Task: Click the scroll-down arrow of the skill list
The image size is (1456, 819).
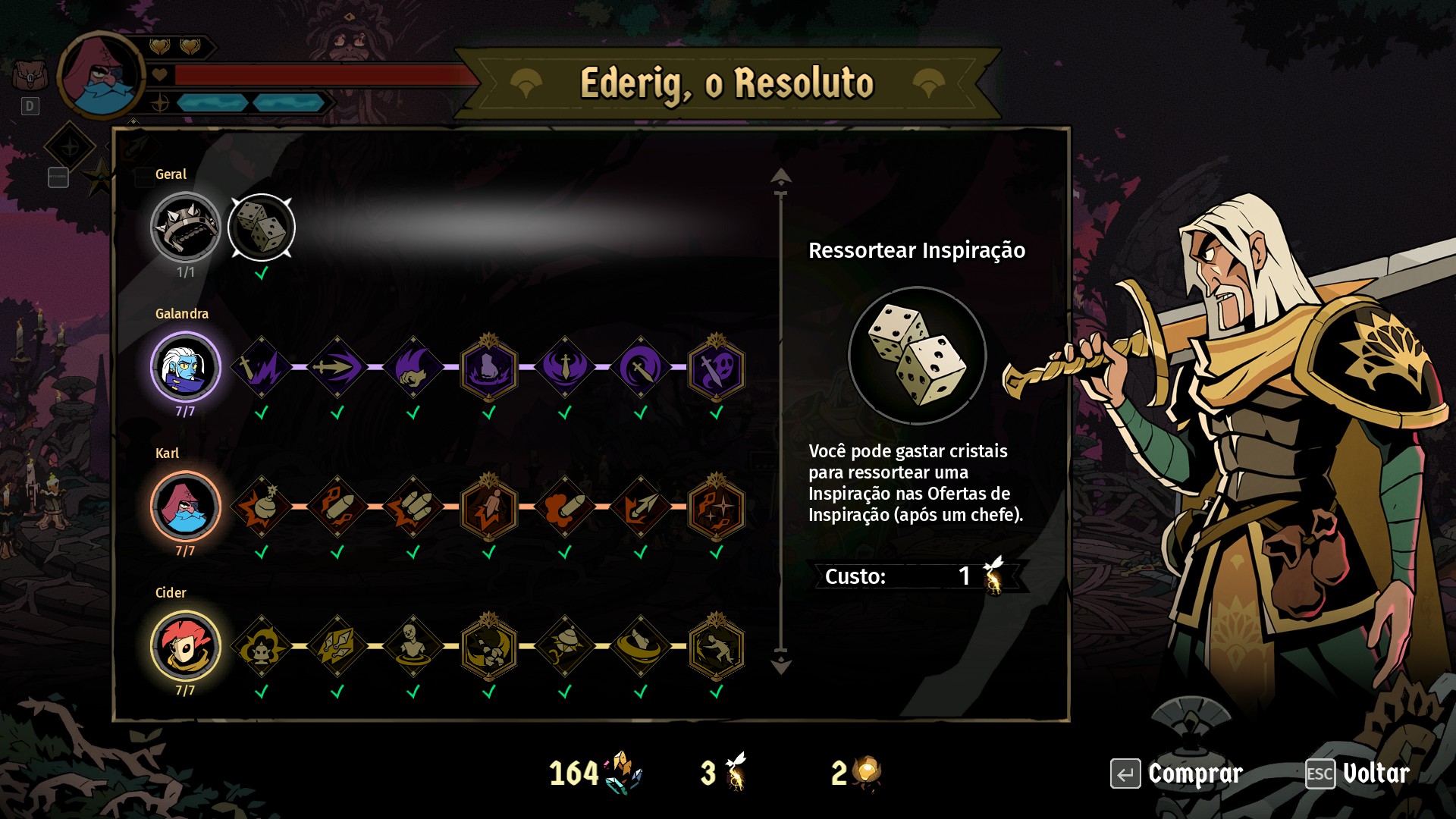Action: click(x=780, y=665)
